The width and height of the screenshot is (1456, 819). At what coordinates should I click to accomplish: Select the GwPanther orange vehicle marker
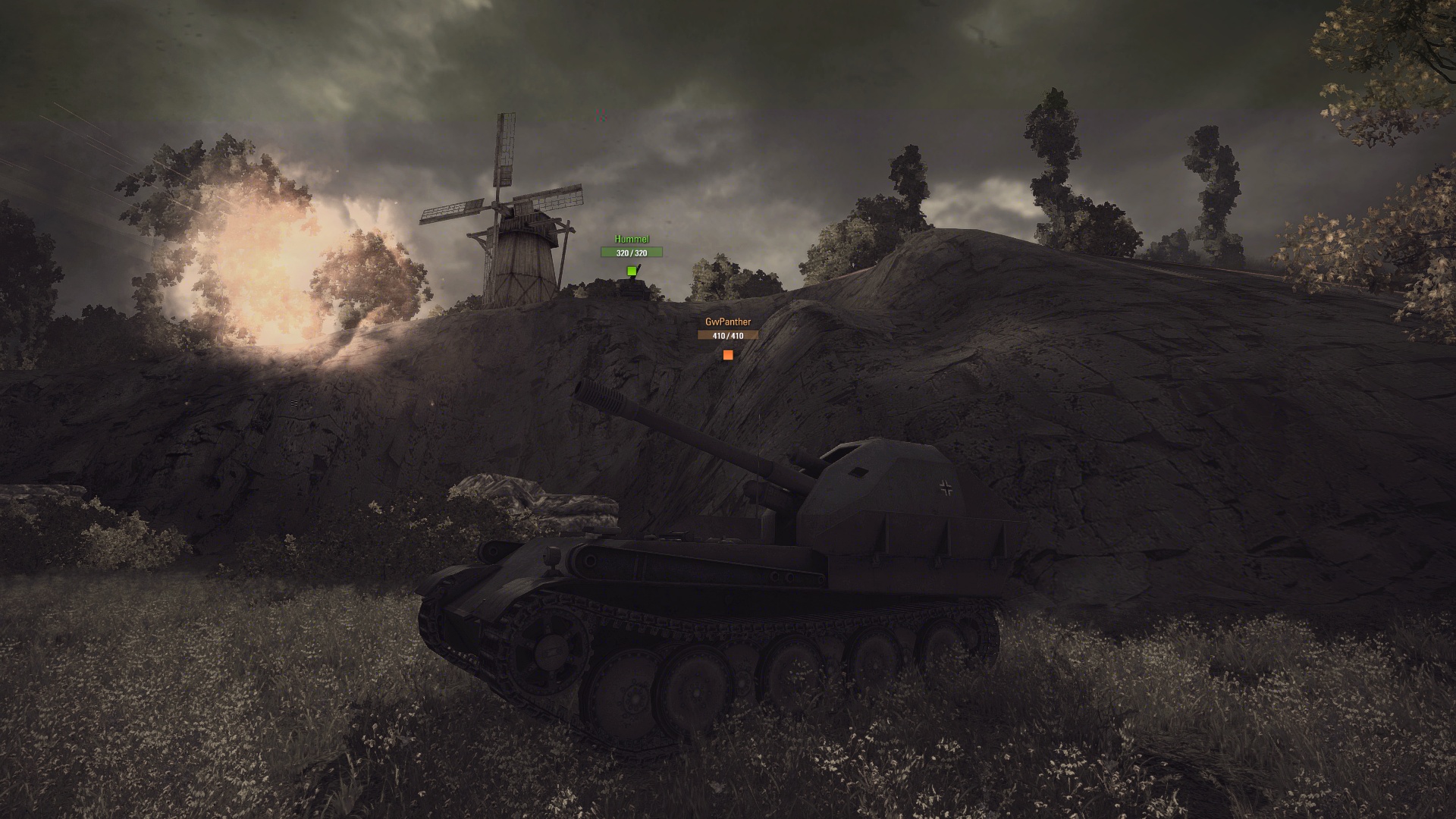[728, 354]
